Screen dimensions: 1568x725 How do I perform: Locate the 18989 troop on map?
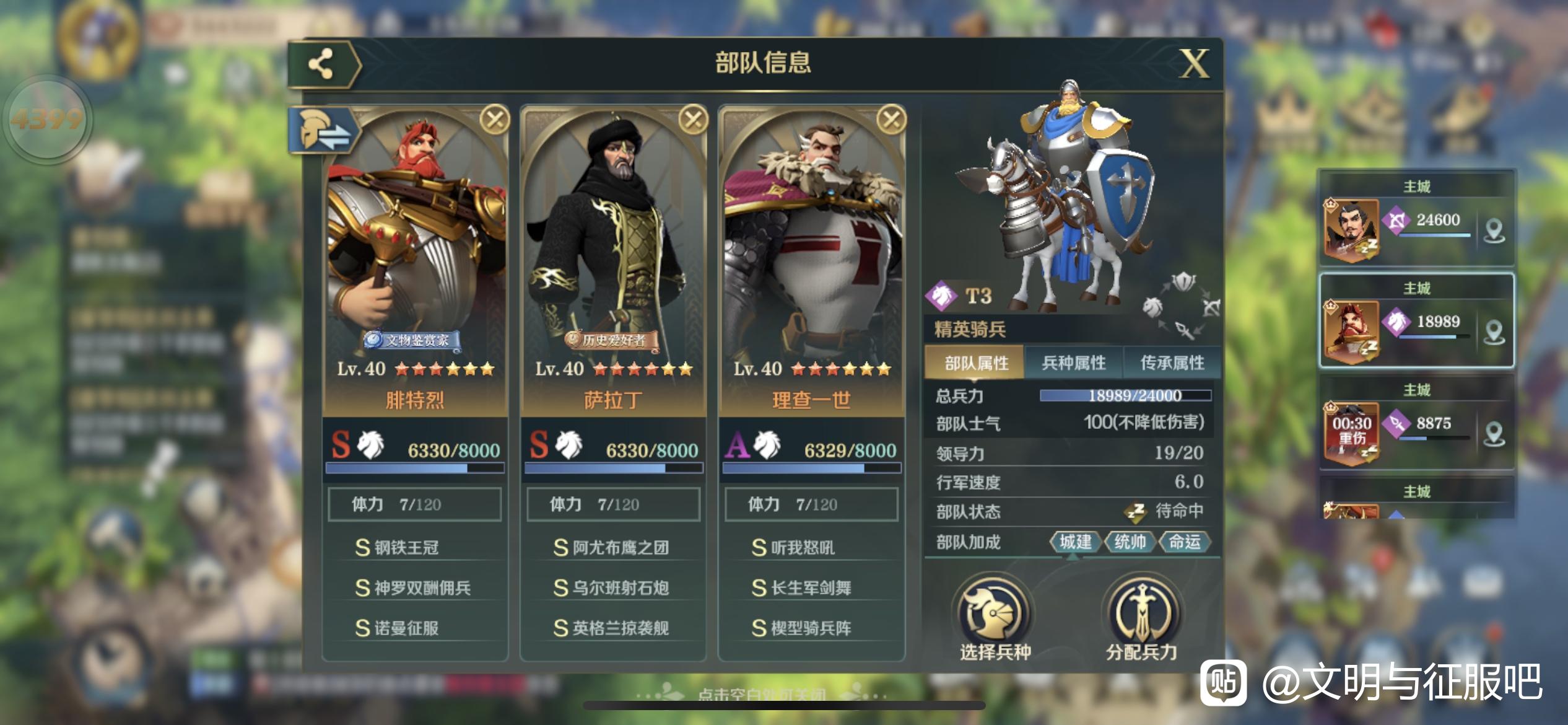(1494, 333)
